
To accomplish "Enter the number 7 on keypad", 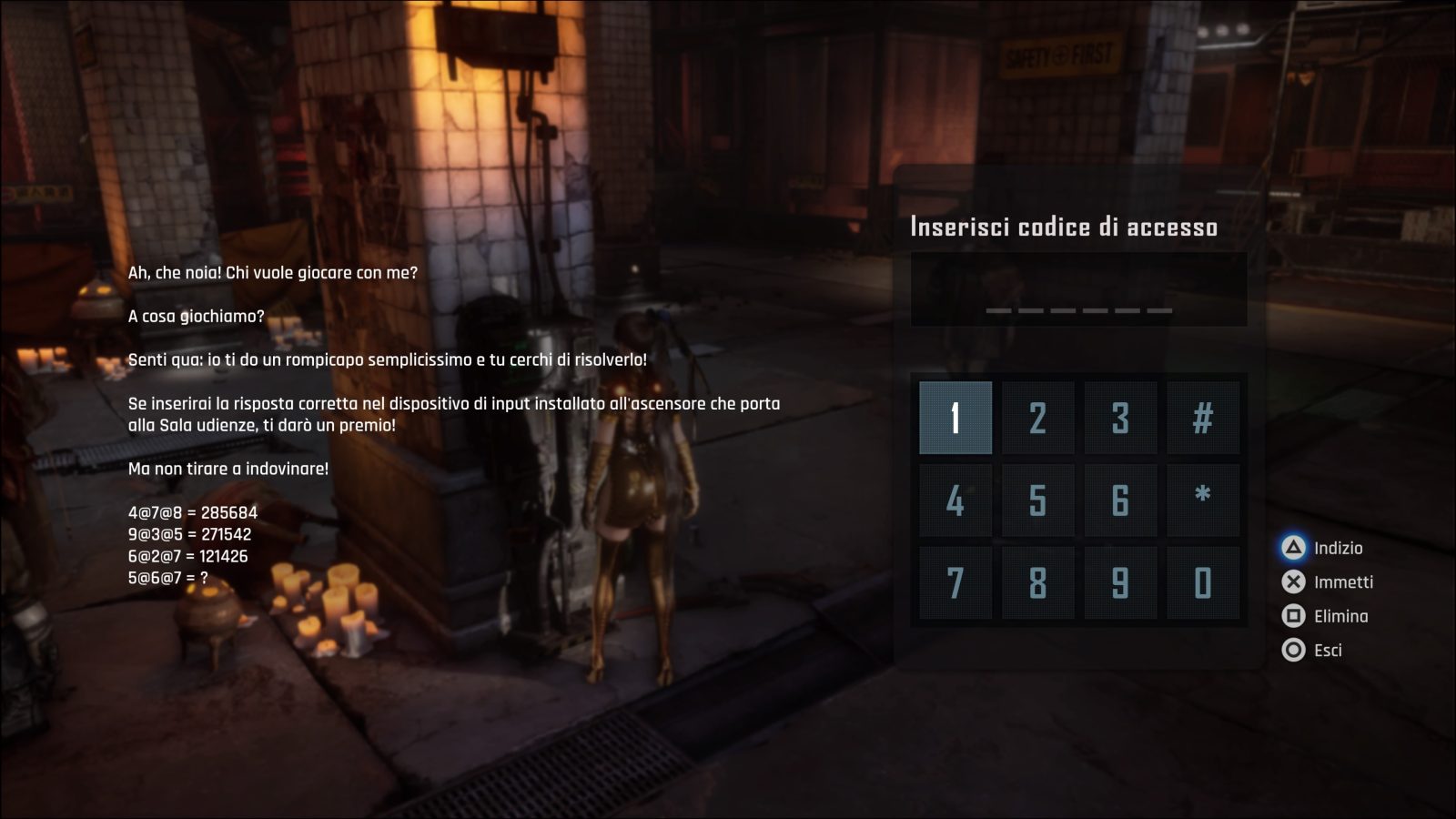I will click(955, 582).
